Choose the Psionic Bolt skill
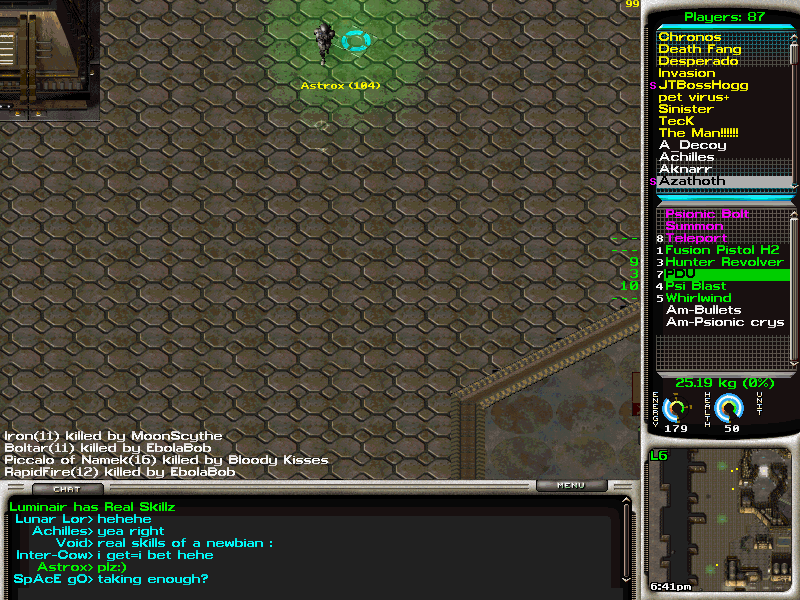This screenshot has width=800, height=600. point(707,214)
